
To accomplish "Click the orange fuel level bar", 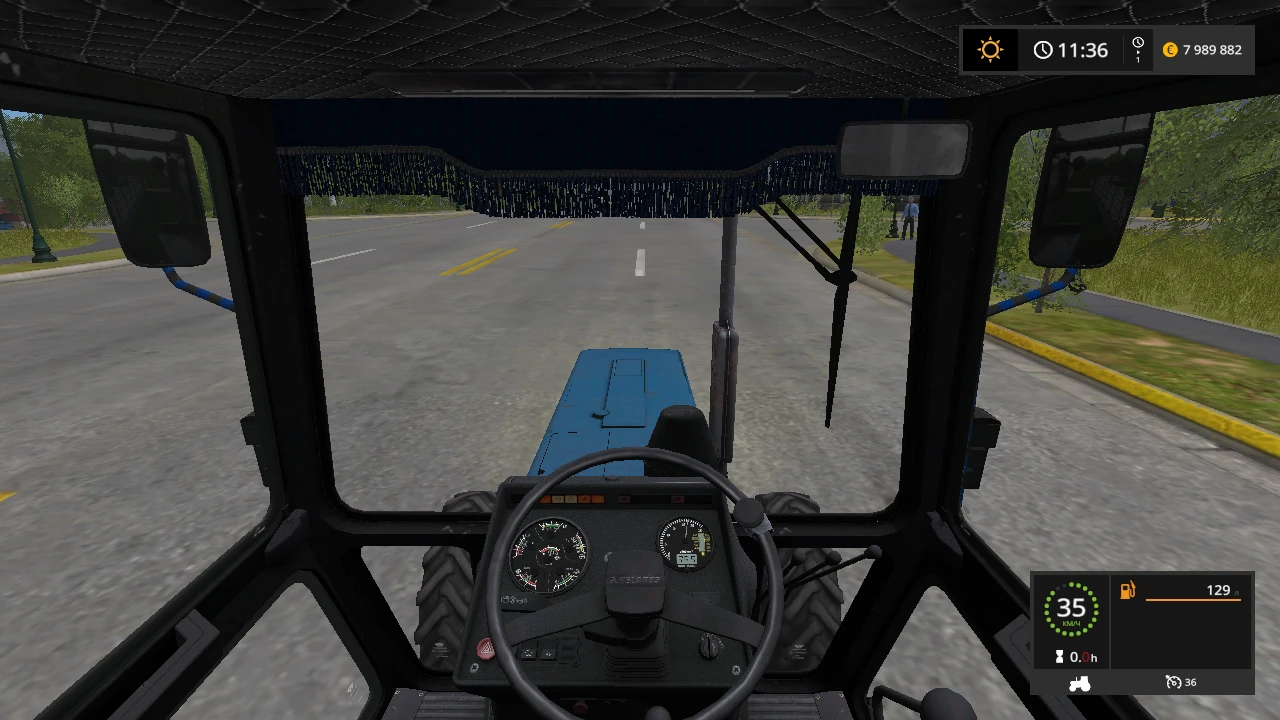I will coord(1194,600).
